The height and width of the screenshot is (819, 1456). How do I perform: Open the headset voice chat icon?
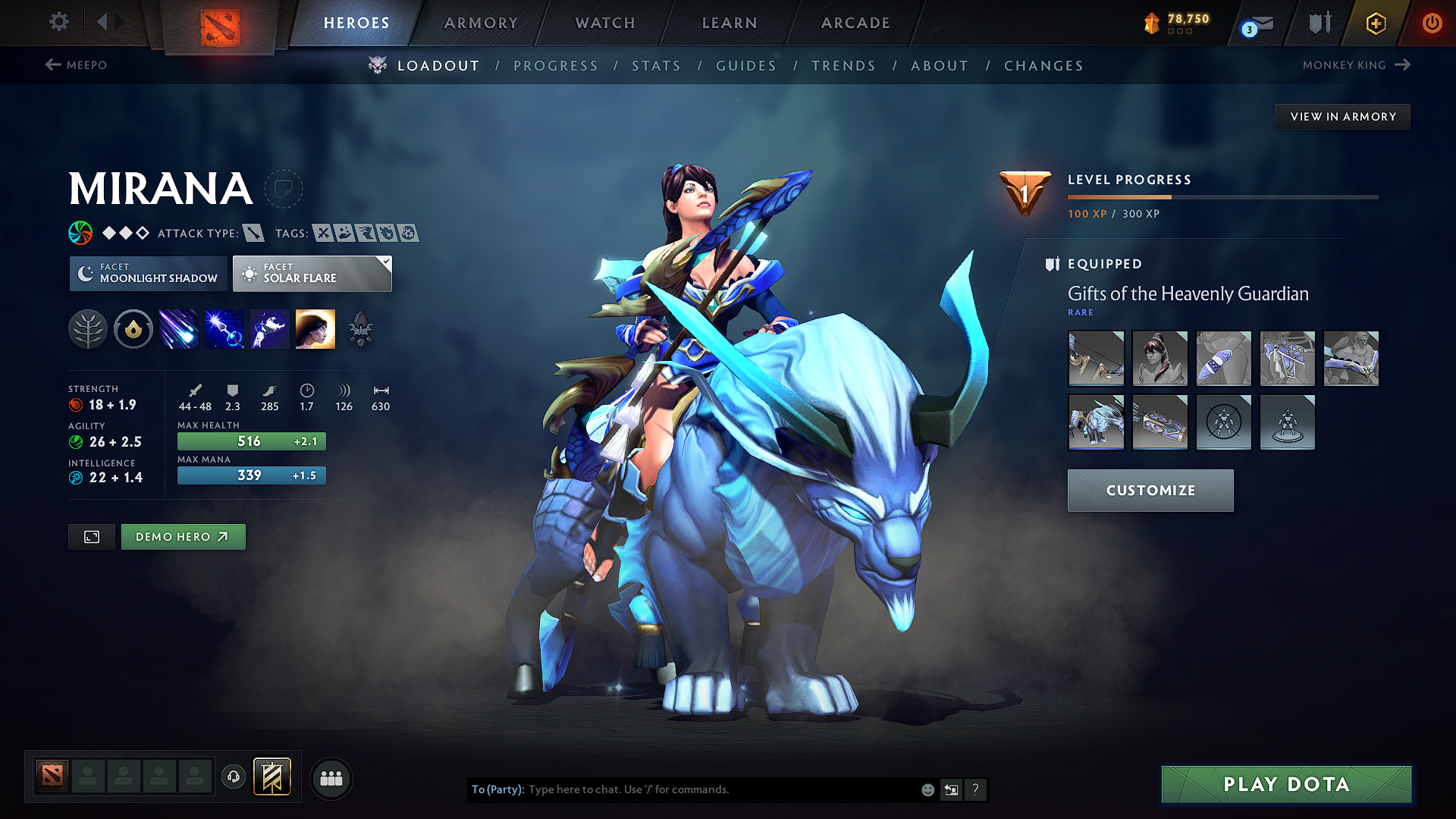tap(233, 778)
